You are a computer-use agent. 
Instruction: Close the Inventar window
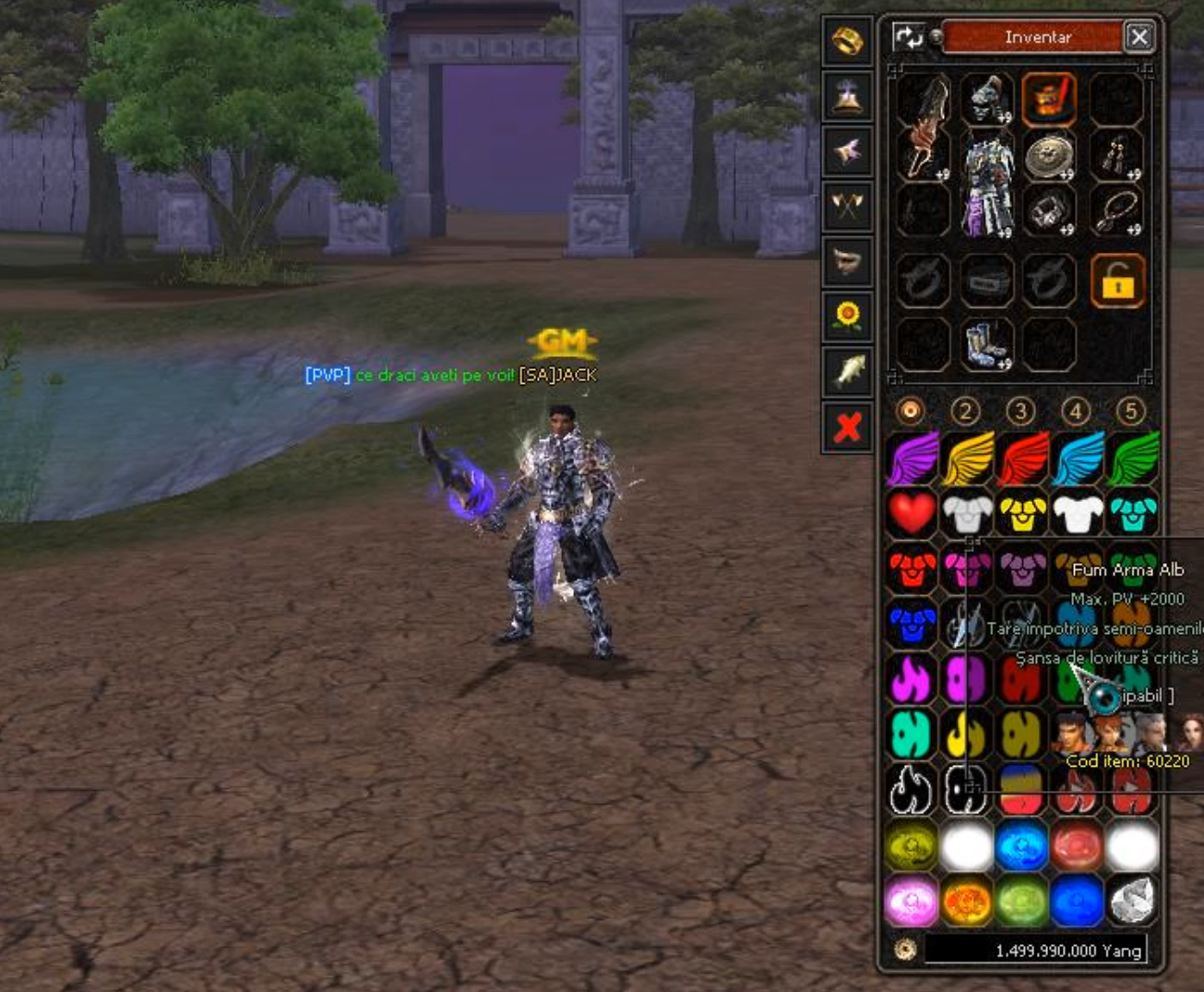[1139, 37]
